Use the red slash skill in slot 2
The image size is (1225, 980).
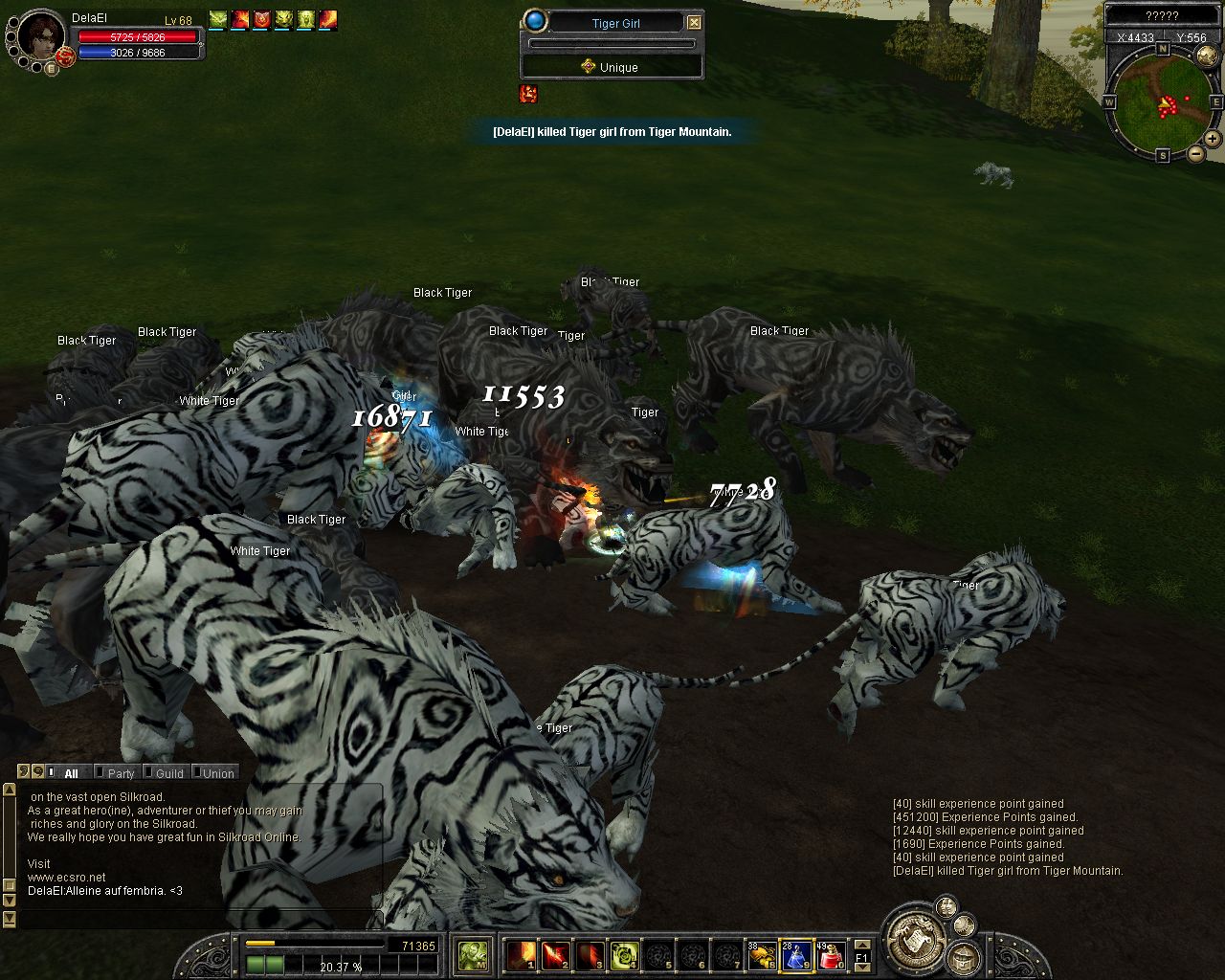click(x=556, y=954)
